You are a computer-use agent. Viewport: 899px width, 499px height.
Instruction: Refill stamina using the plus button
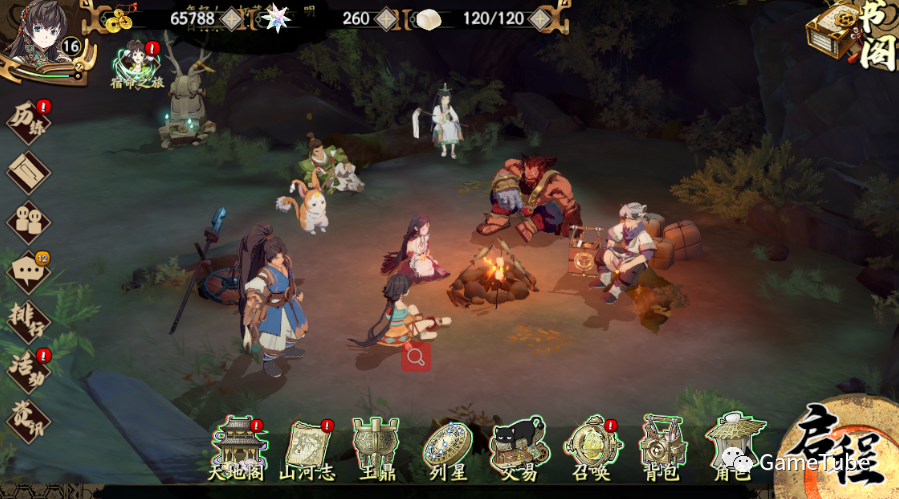[x=540, y=18]
